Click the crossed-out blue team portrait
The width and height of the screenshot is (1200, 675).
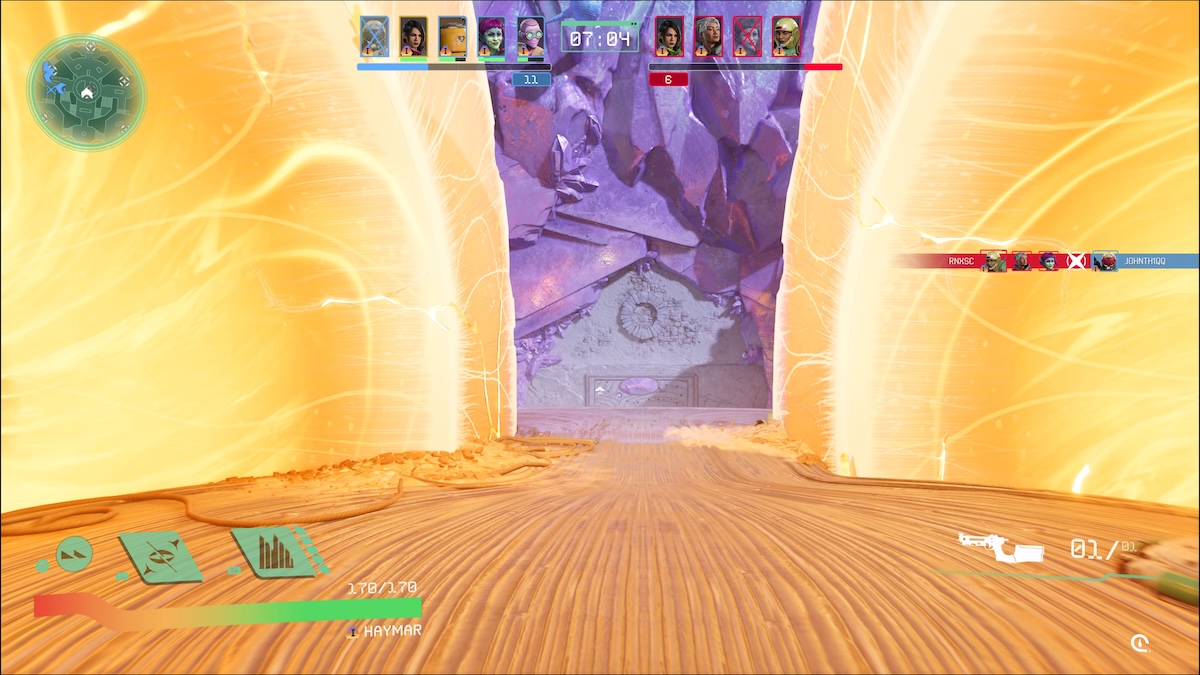coord(374,37)
